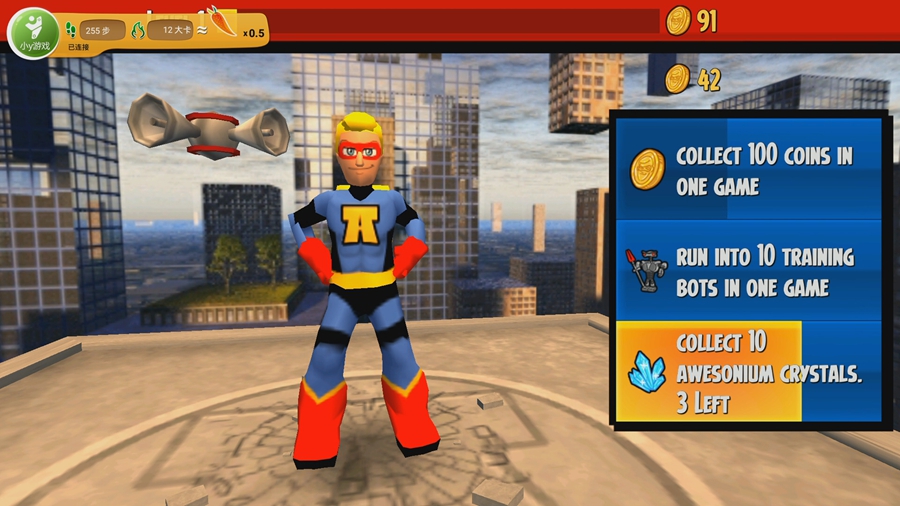Select the Collect 100 Coins mission

pyautogui.click(x=748, y=170)
